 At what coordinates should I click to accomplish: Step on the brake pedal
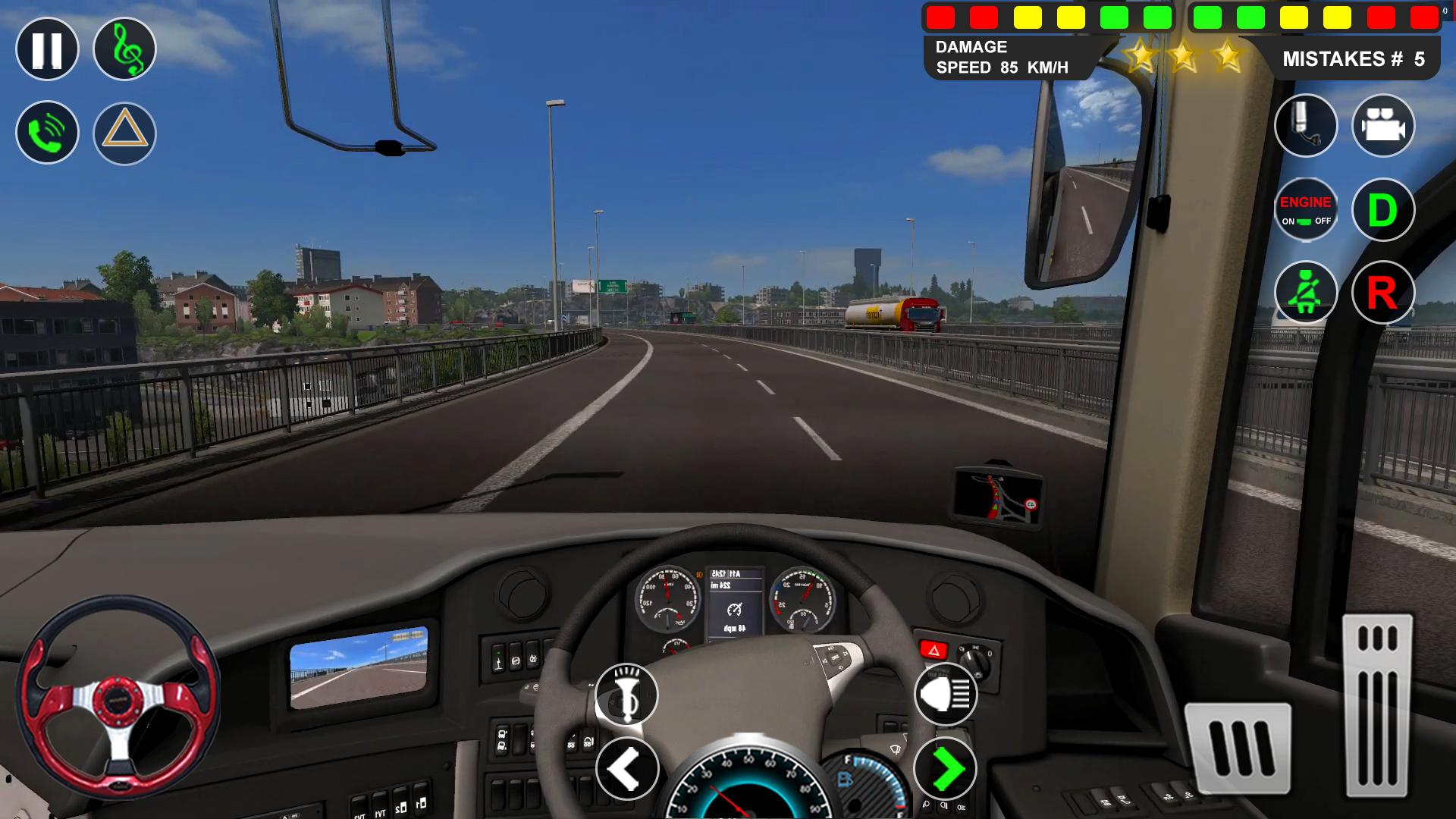coord(1238,748)
